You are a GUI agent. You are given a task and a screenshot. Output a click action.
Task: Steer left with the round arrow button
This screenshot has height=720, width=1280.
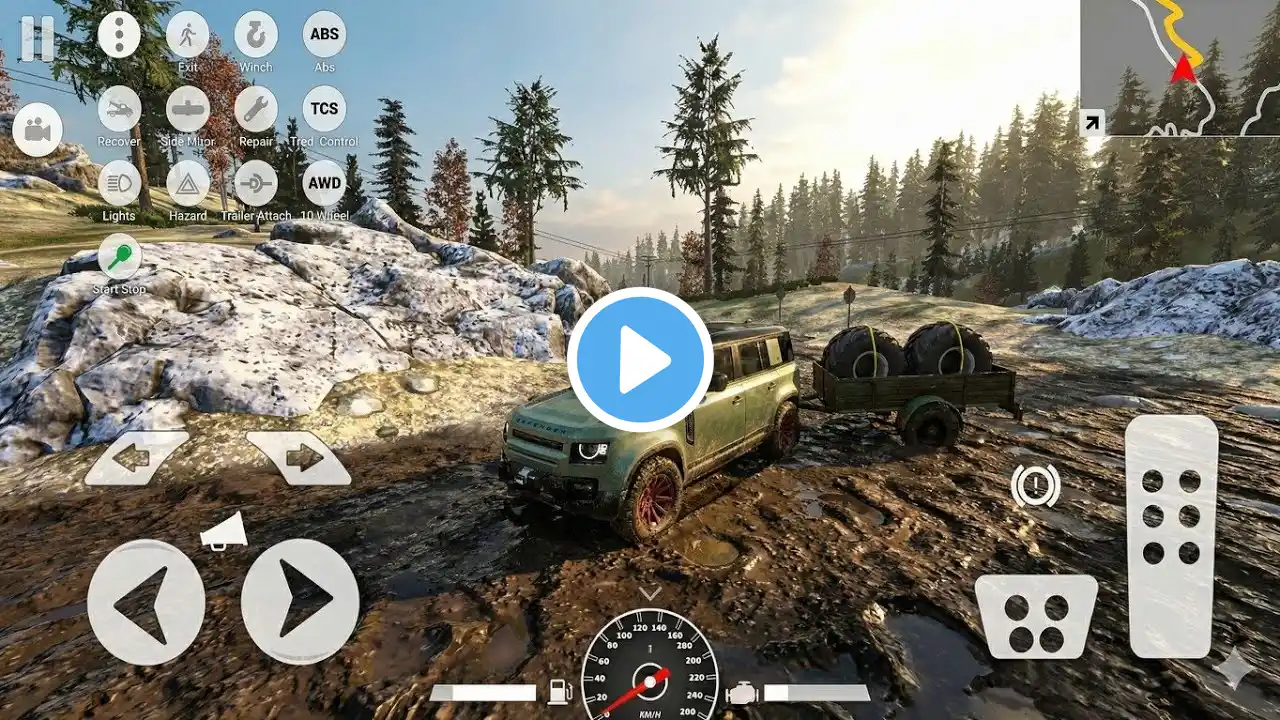pos(146,602)
